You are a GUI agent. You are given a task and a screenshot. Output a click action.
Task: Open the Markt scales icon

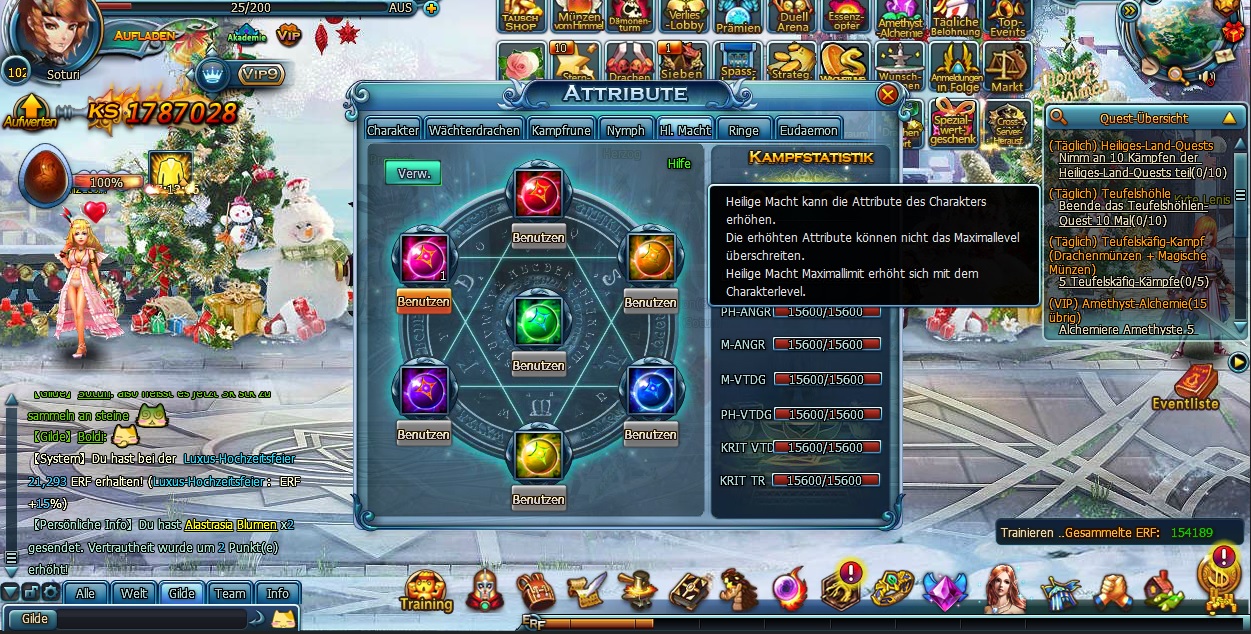[1007, 66]
